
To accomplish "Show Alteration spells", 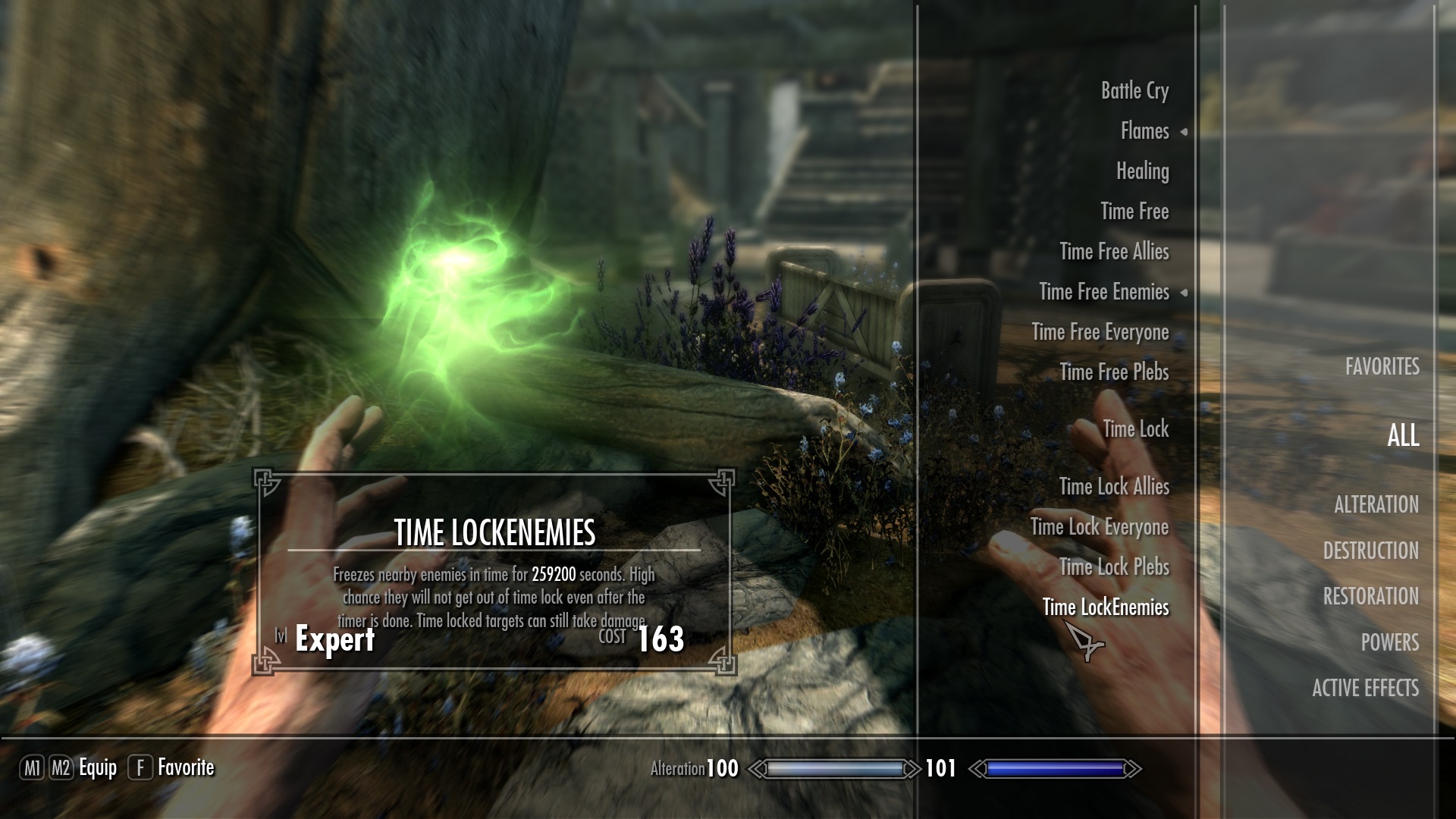I will [1376, 505].
